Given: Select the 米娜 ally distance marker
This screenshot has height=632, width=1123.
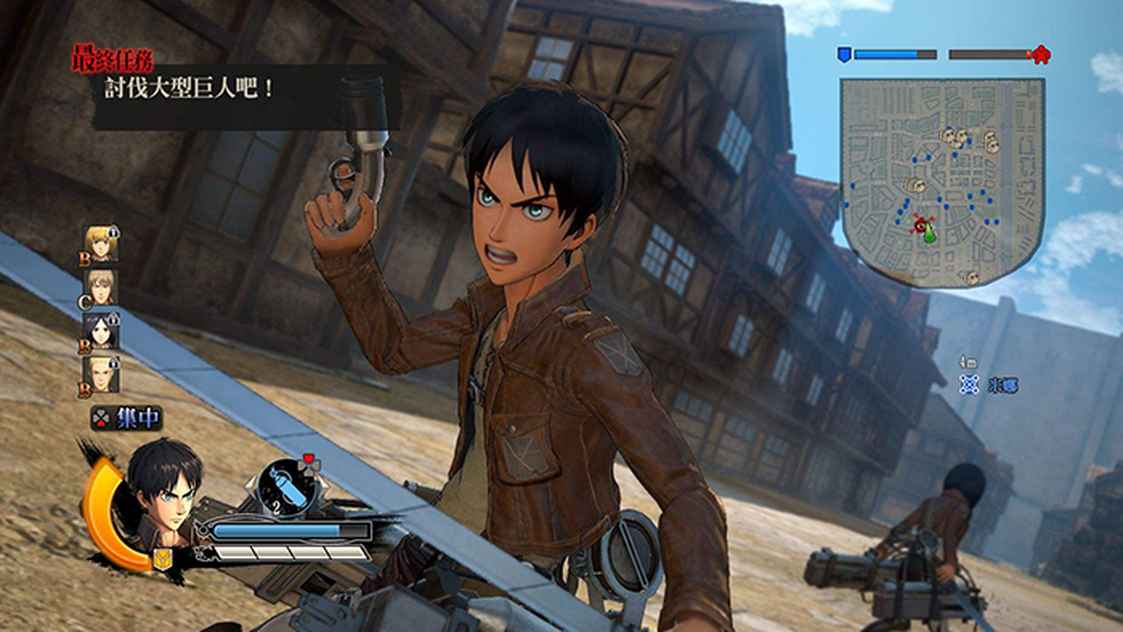Looking at the screenshot, I should (x=988, y=385).
